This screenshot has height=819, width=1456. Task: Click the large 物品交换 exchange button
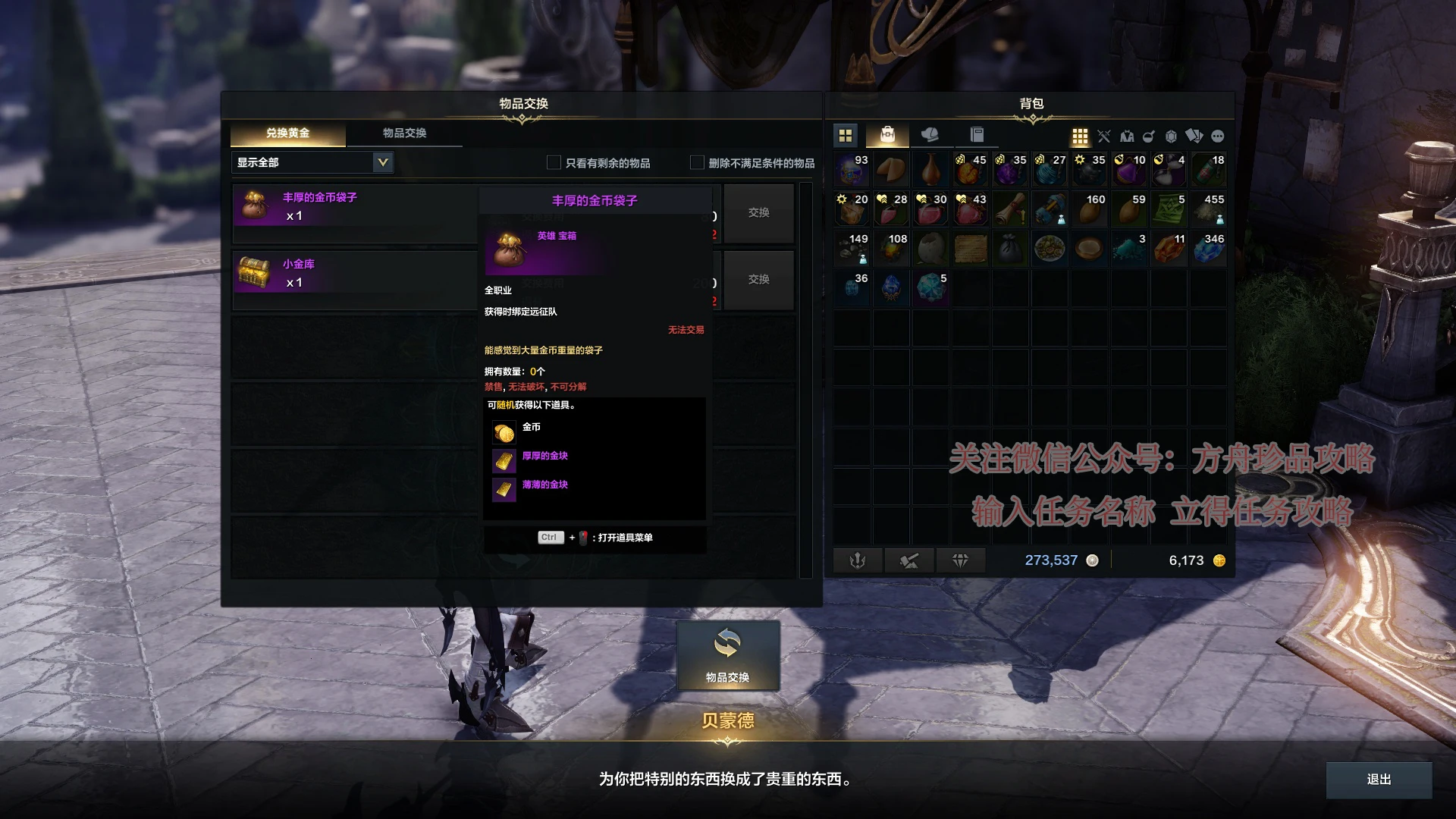727,655
